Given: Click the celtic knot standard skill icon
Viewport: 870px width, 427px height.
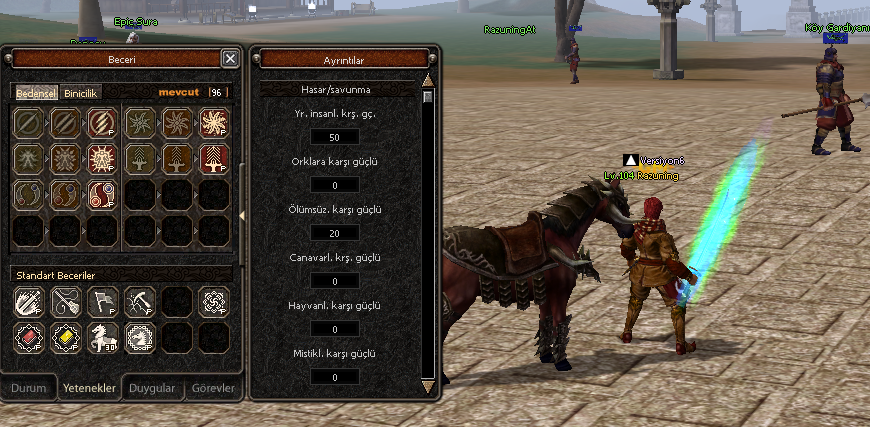Looking at the screenshot, I should point(213,300).
